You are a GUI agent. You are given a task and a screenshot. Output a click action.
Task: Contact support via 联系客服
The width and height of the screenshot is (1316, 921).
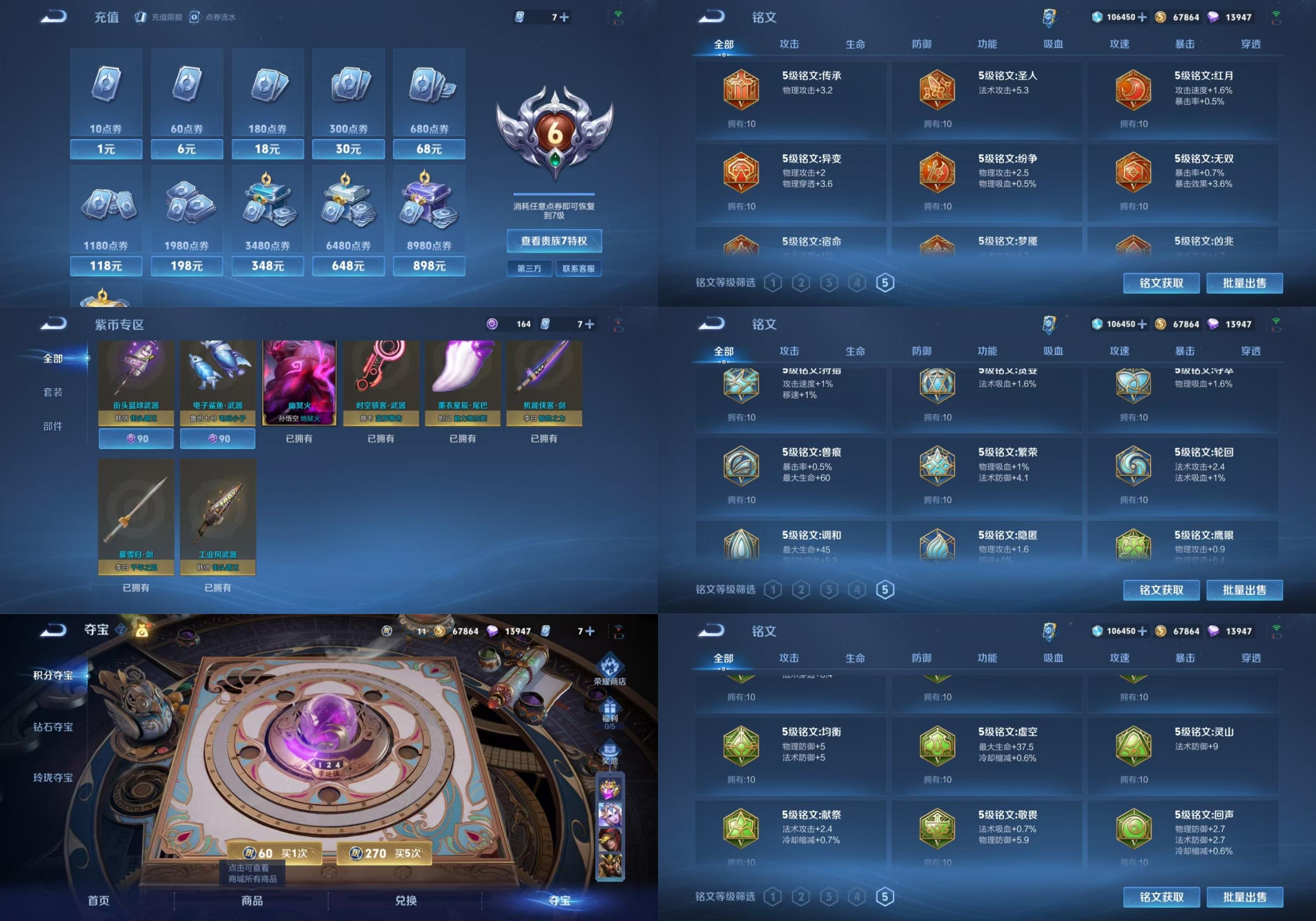[578, 268]
